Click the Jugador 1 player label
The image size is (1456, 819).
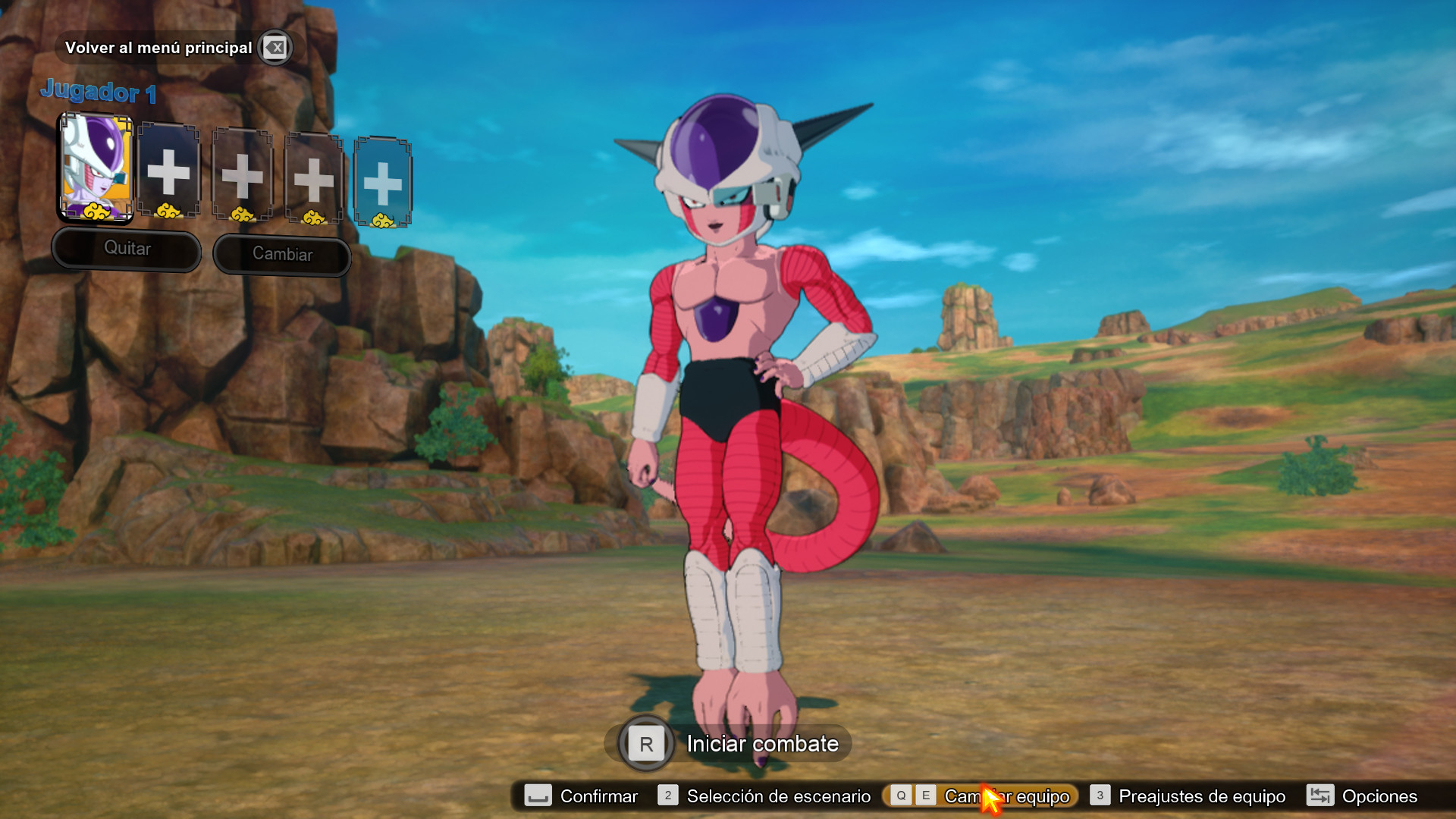[99, 93]
